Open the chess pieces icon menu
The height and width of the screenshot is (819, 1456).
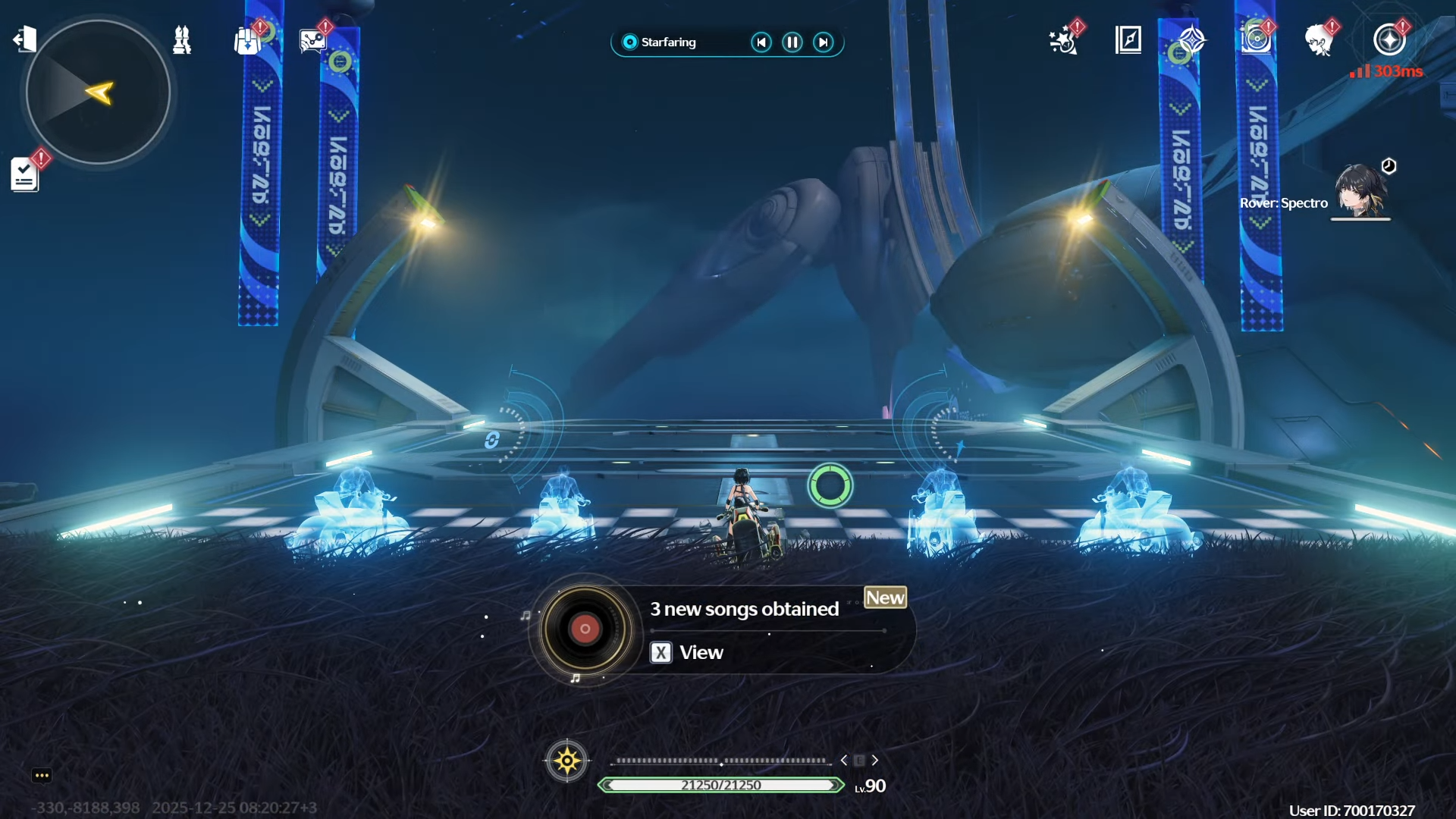tap(182, 40)
